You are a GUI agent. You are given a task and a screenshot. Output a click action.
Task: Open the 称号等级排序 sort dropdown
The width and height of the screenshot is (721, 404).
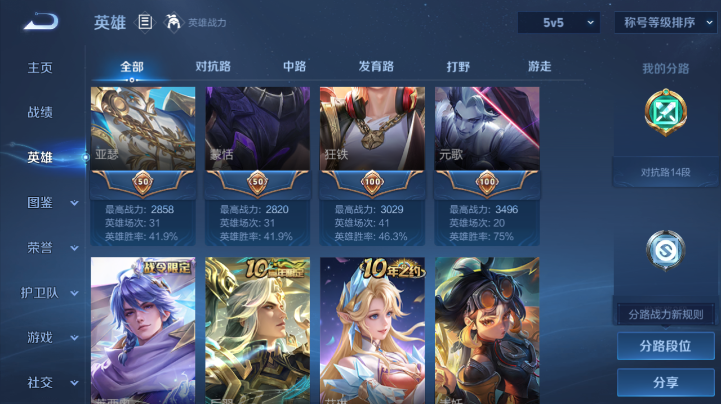pos(665,22)
